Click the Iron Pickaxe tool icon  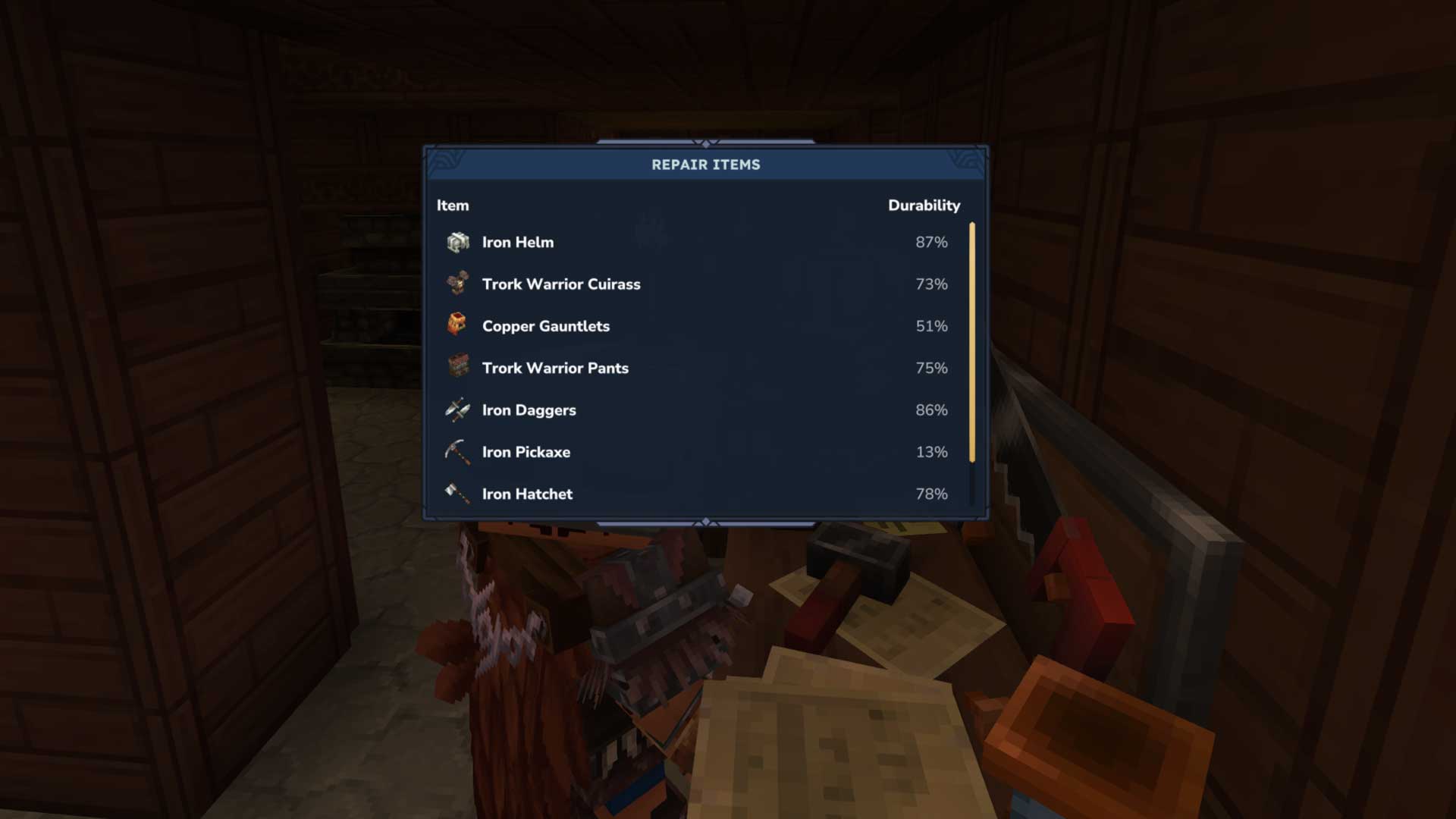456,451
